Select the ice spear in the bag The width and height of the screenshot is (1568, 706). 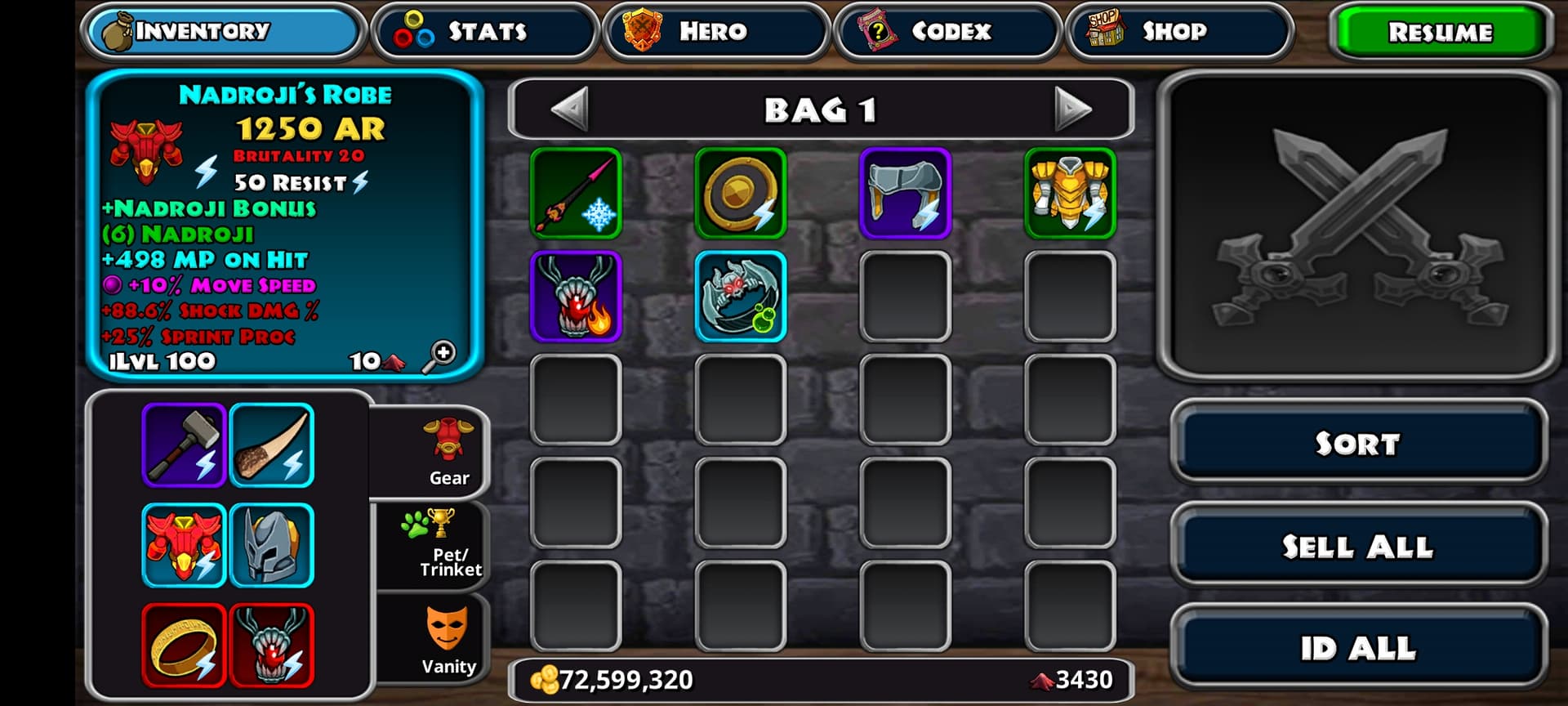coord(576,194)
